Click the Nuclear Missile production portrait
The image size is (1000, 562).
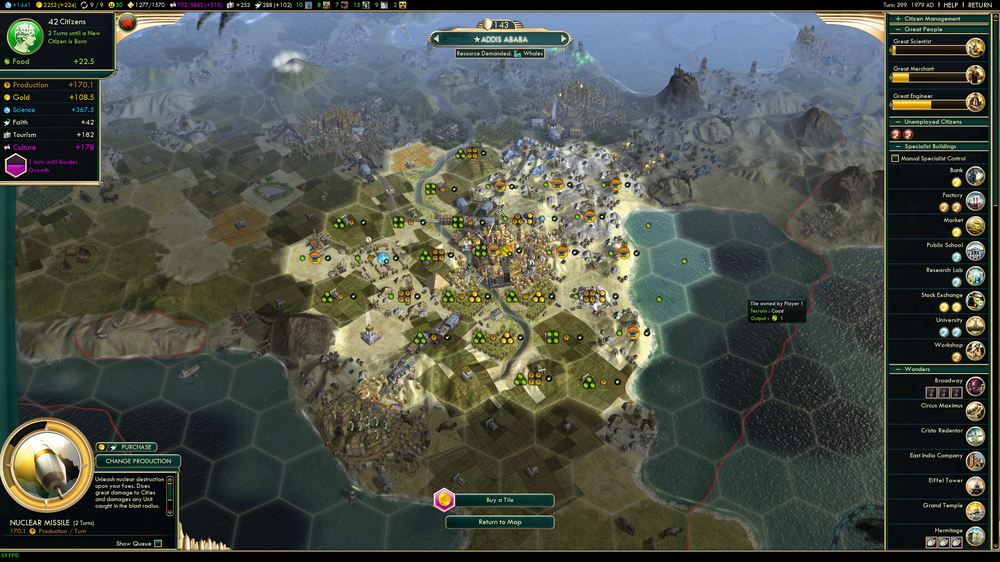(x=47, y=470)
